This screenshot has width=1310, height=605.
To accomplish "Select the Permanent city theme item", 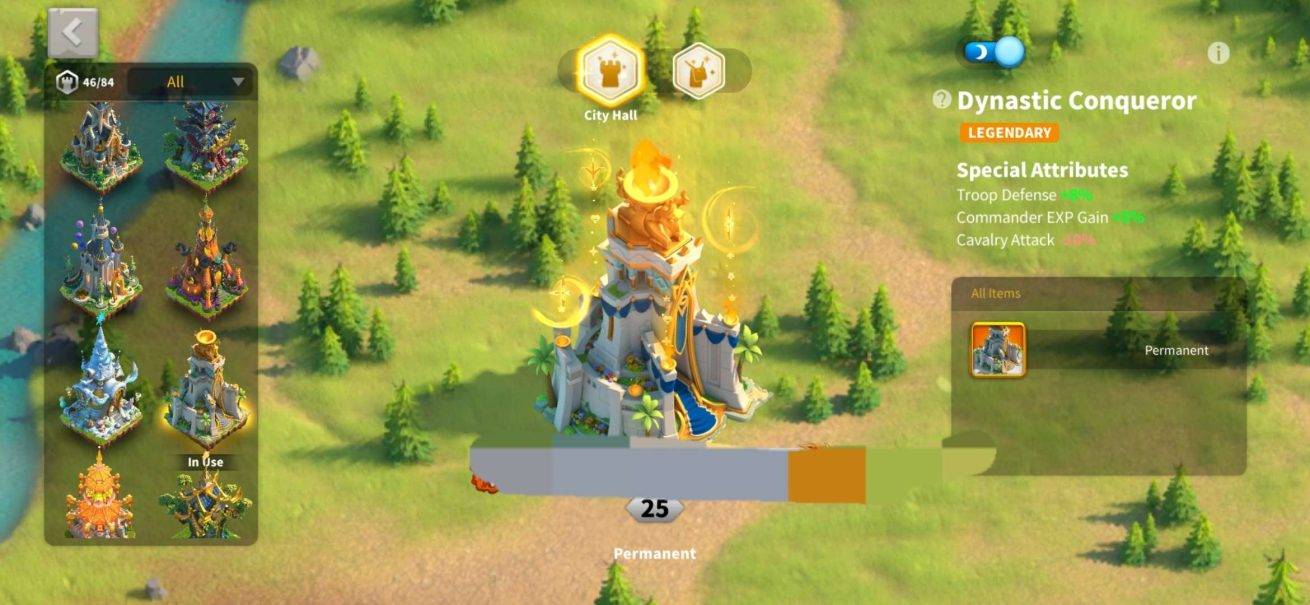I will pos(998,350).
